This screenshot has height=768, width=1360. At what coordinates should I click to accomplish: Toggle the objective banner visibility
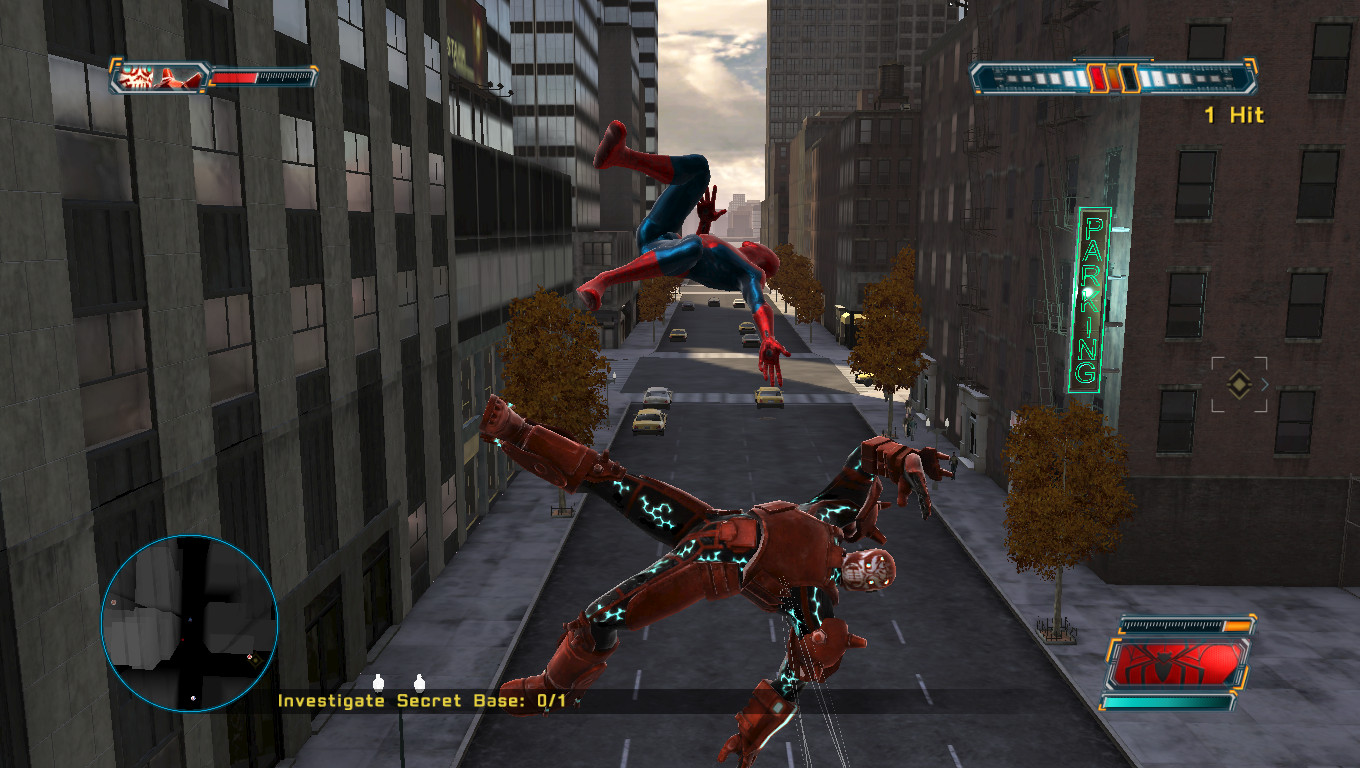(x=420, y=702)
